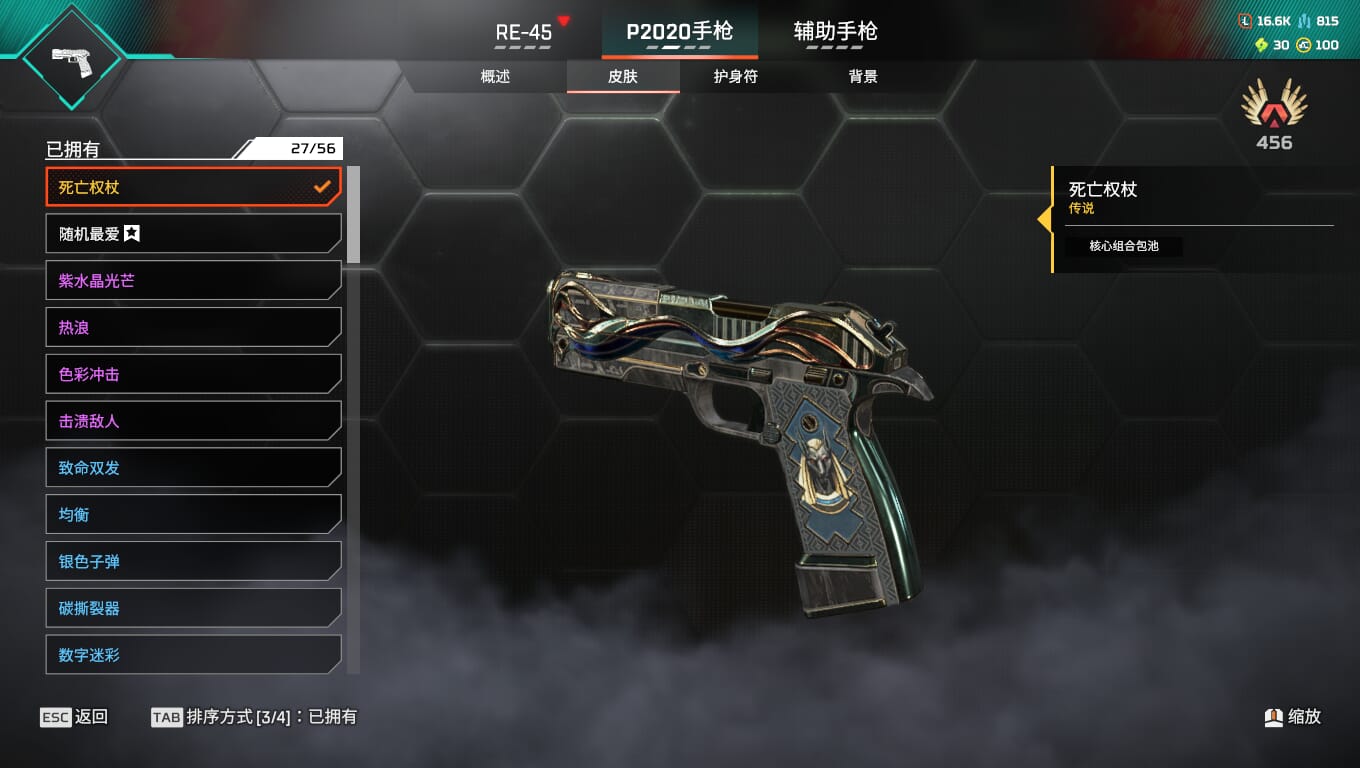Select the 碳撕裂器 skin
This screenshot has height=768, width=1360.
(x=194, y=608)
